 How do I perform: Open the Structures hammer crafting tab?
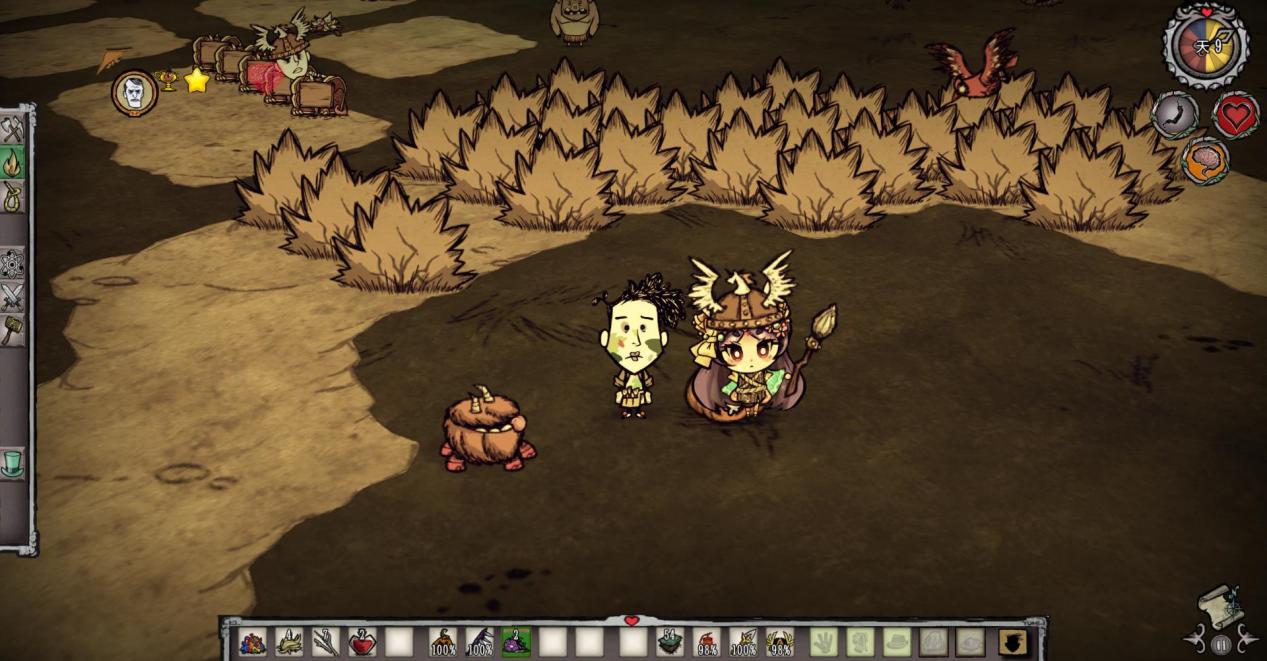(x=12, y=329)
